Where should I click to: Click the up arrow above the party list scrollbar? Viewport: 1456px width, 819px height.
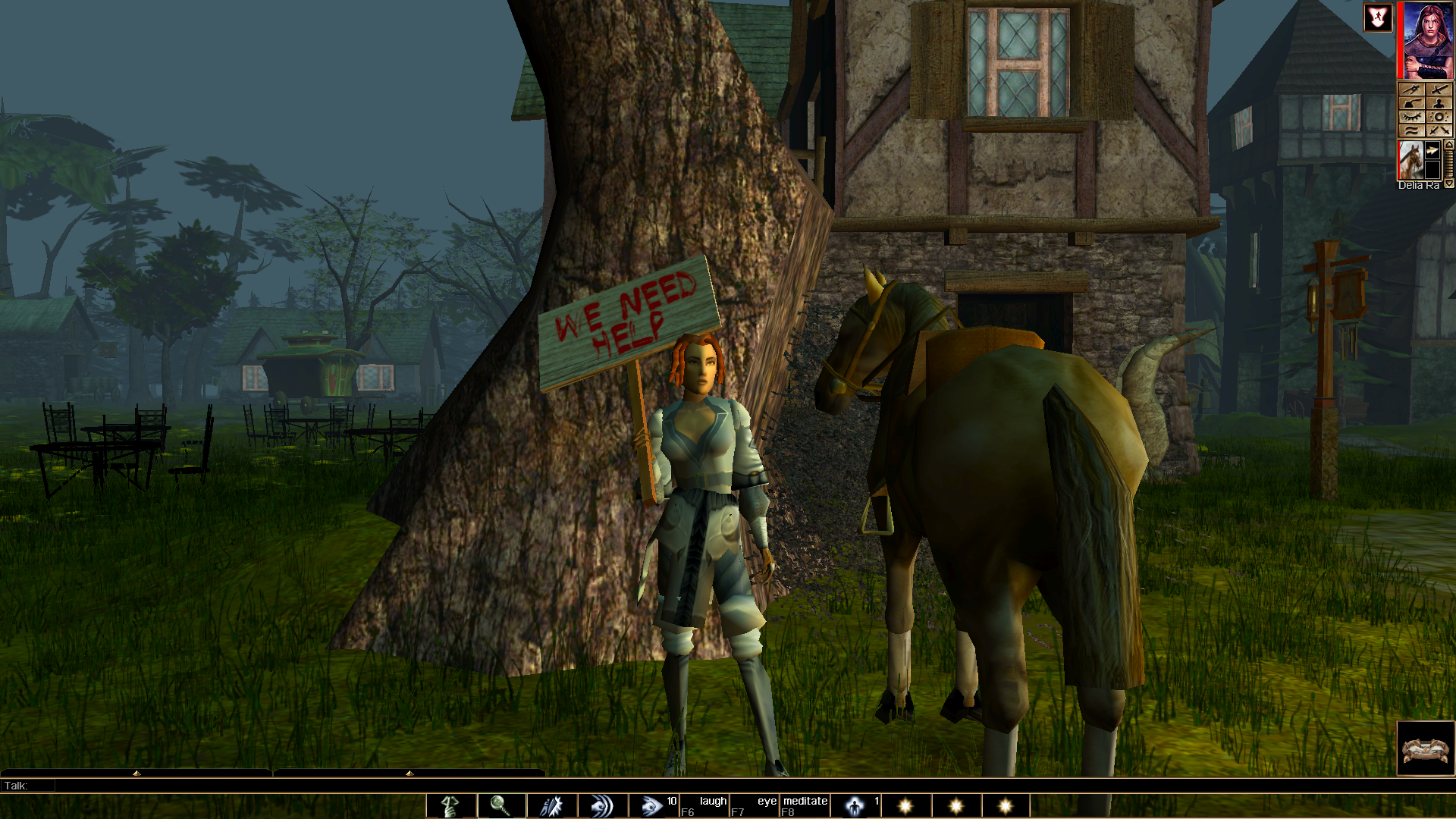[x=1449, y=146]
